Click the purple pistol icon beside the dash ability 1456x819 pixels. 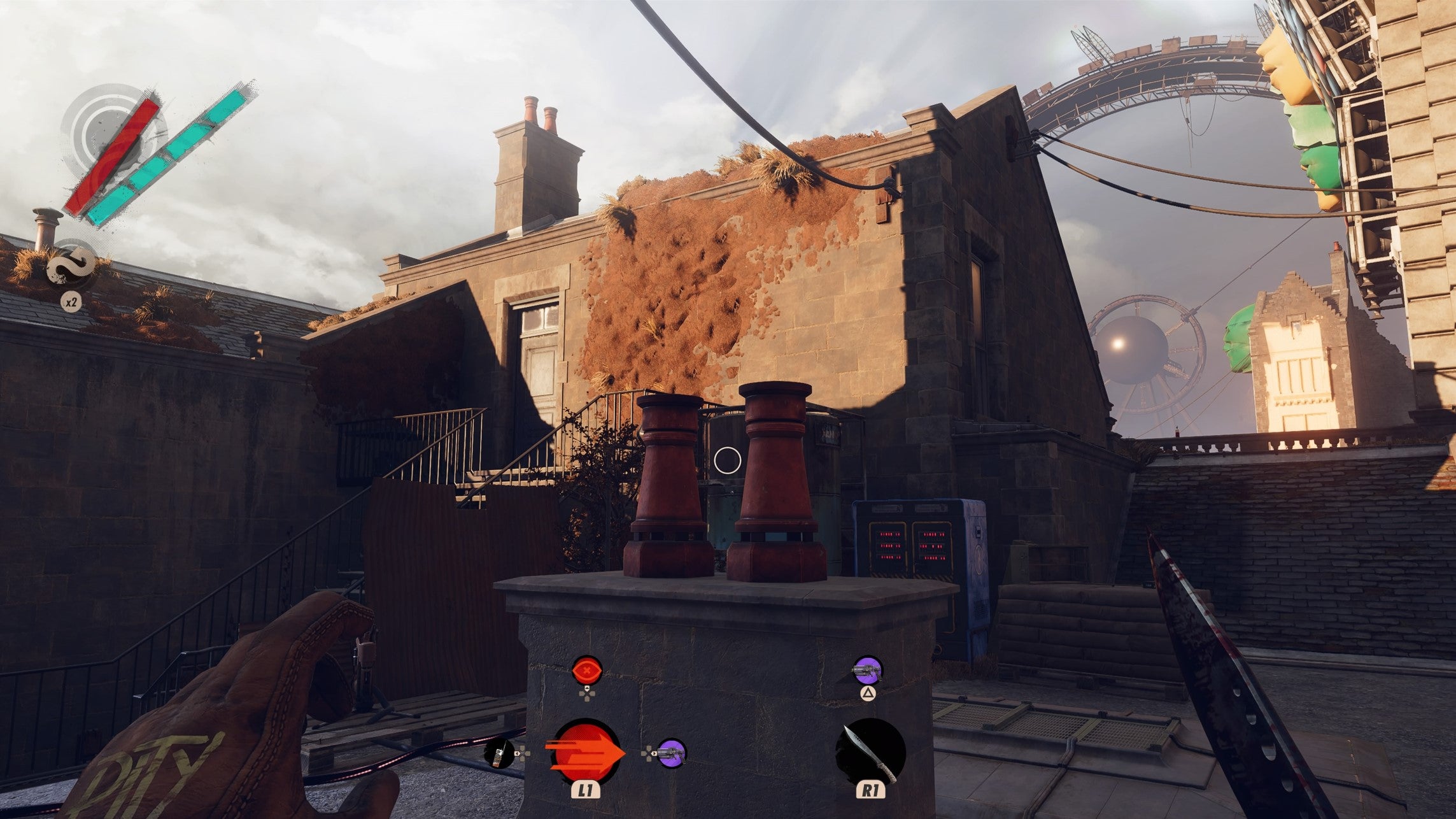670,755
